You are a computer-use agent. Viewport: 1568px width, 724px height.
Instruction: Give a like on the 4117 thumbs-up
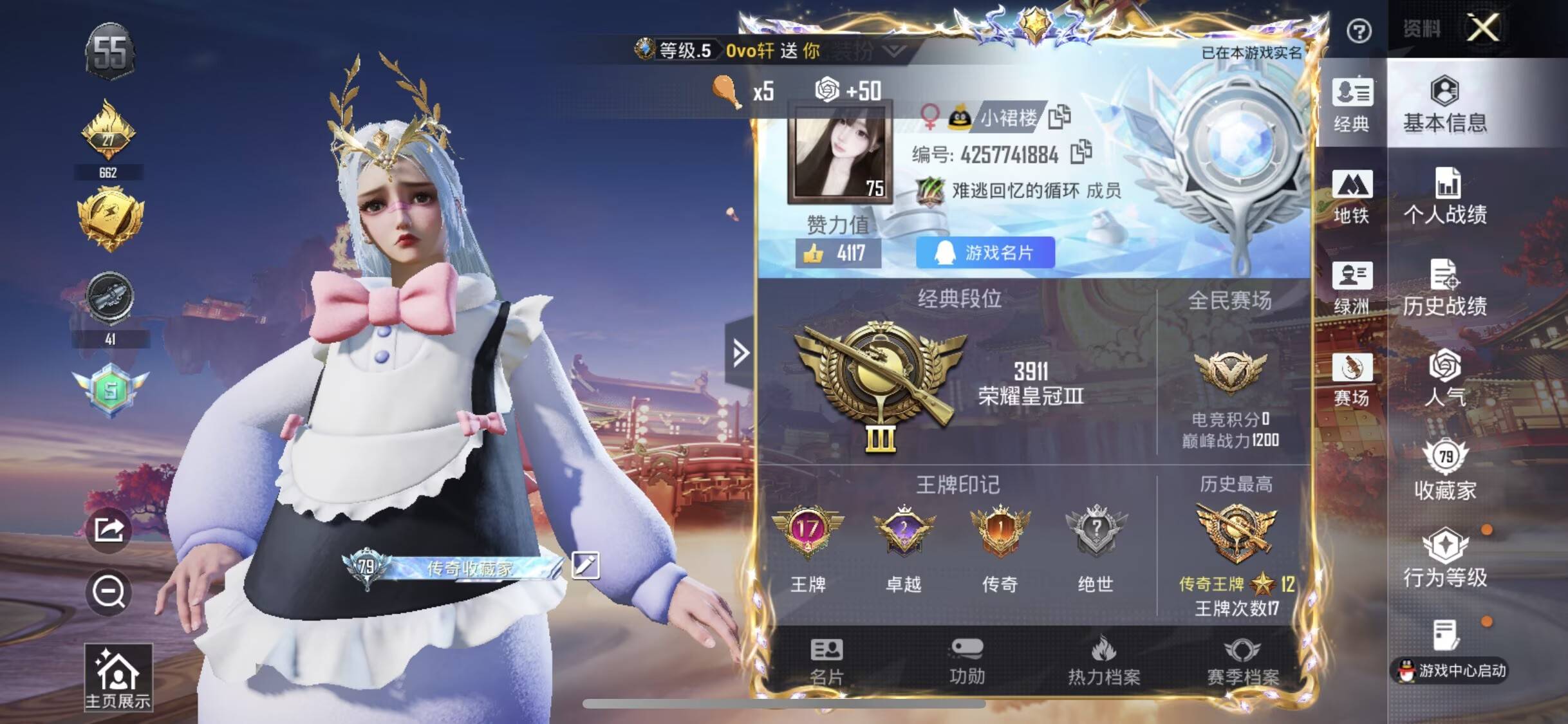[x=814, y=254]
